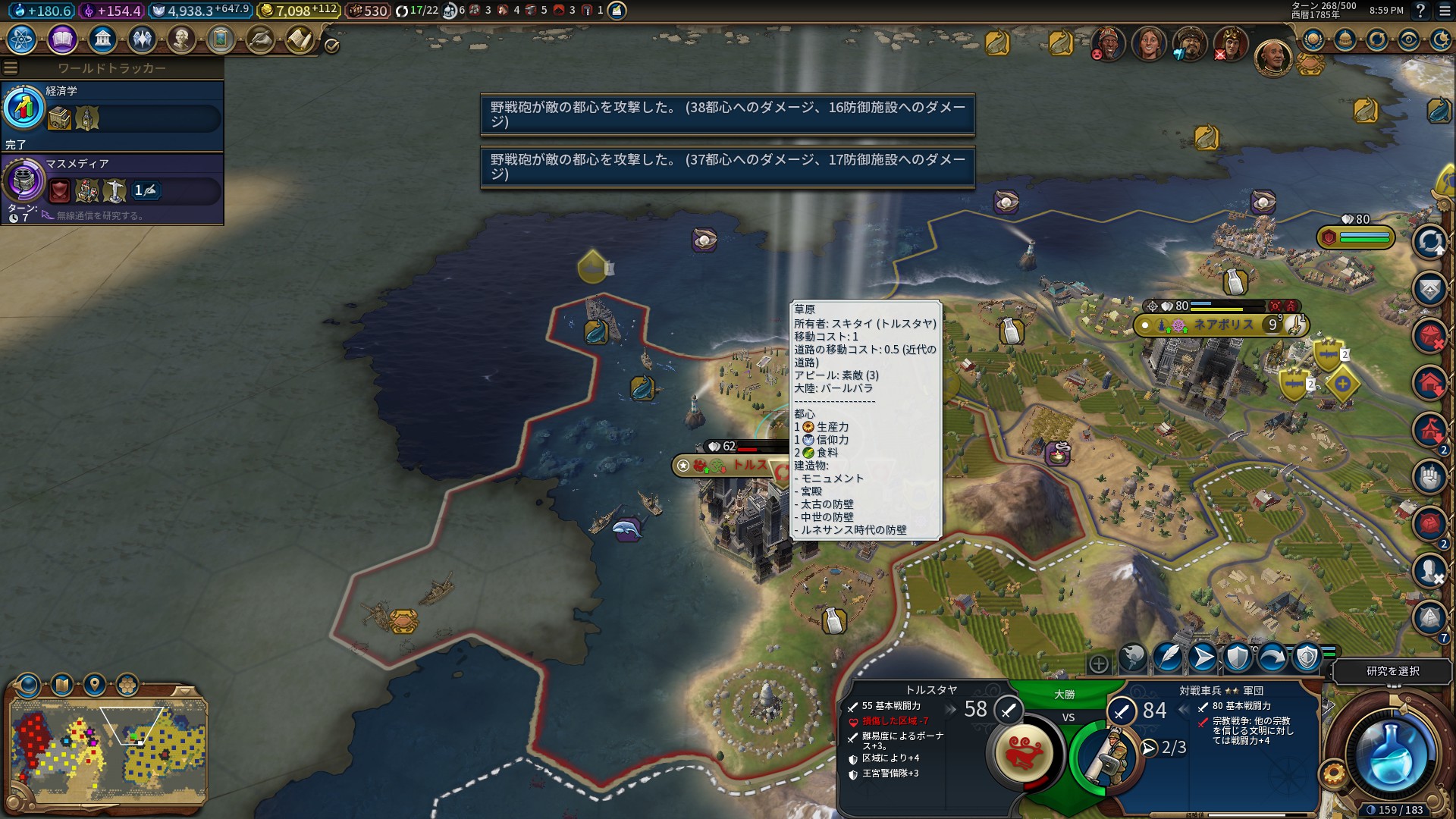Open the government building icon
The width and height of the screenshot is (1456, 819).
click(x=102, y=39)
